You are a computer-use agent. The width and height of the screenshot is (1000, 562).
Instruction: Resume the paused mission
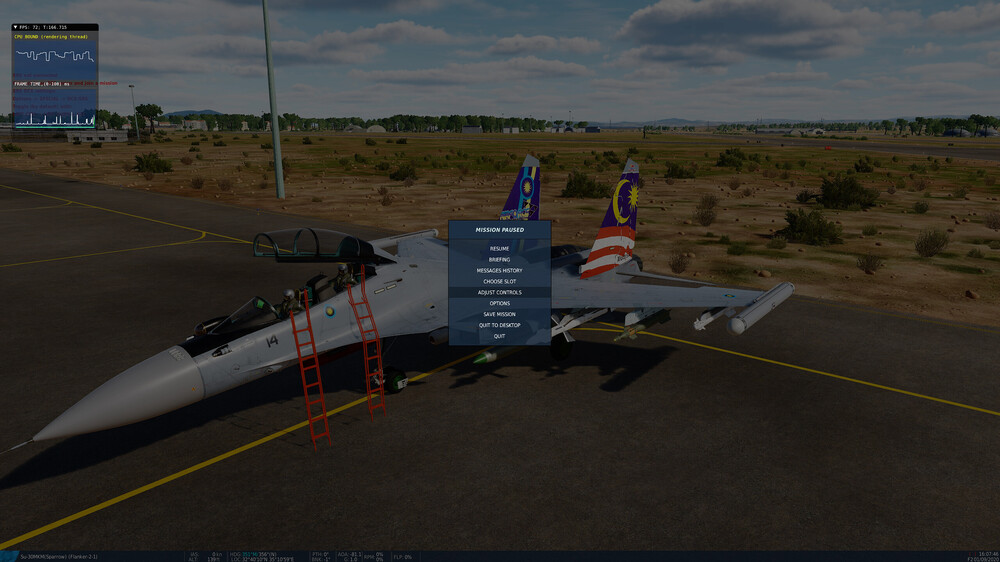(x=499, y=248)
